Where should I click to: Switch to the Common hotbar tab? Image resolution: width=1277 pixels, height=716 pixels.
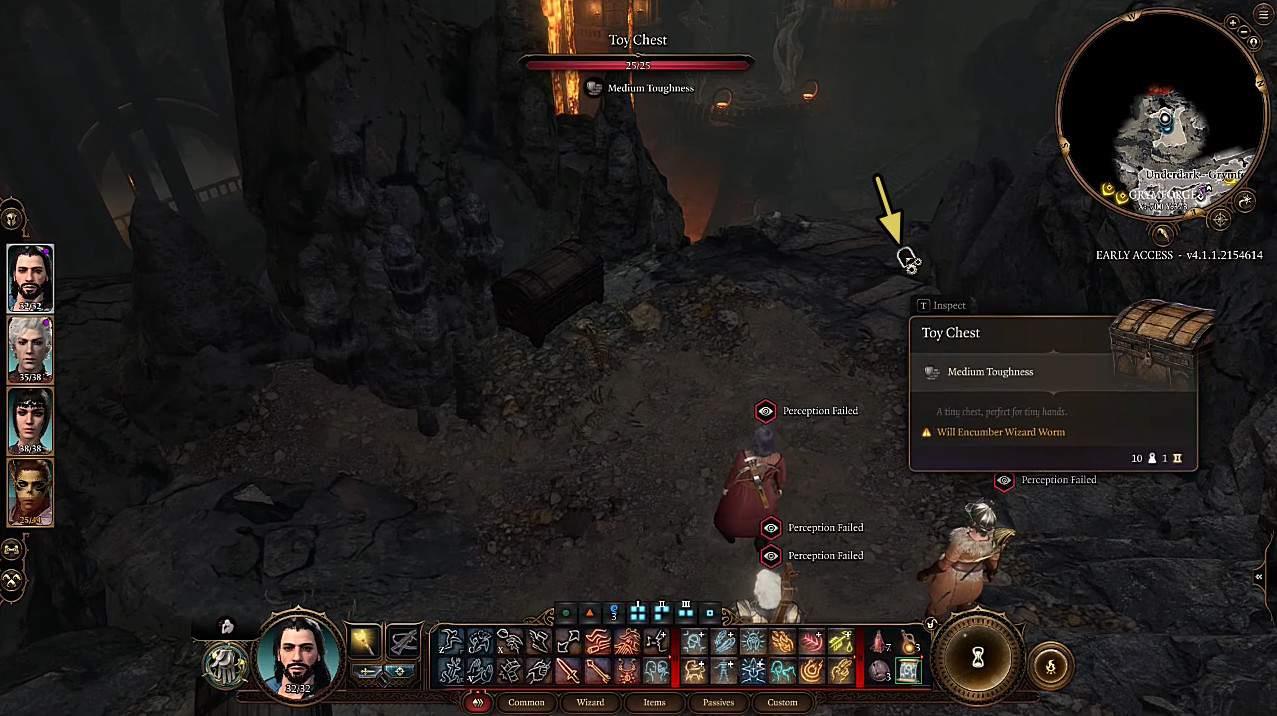[526, 702]
